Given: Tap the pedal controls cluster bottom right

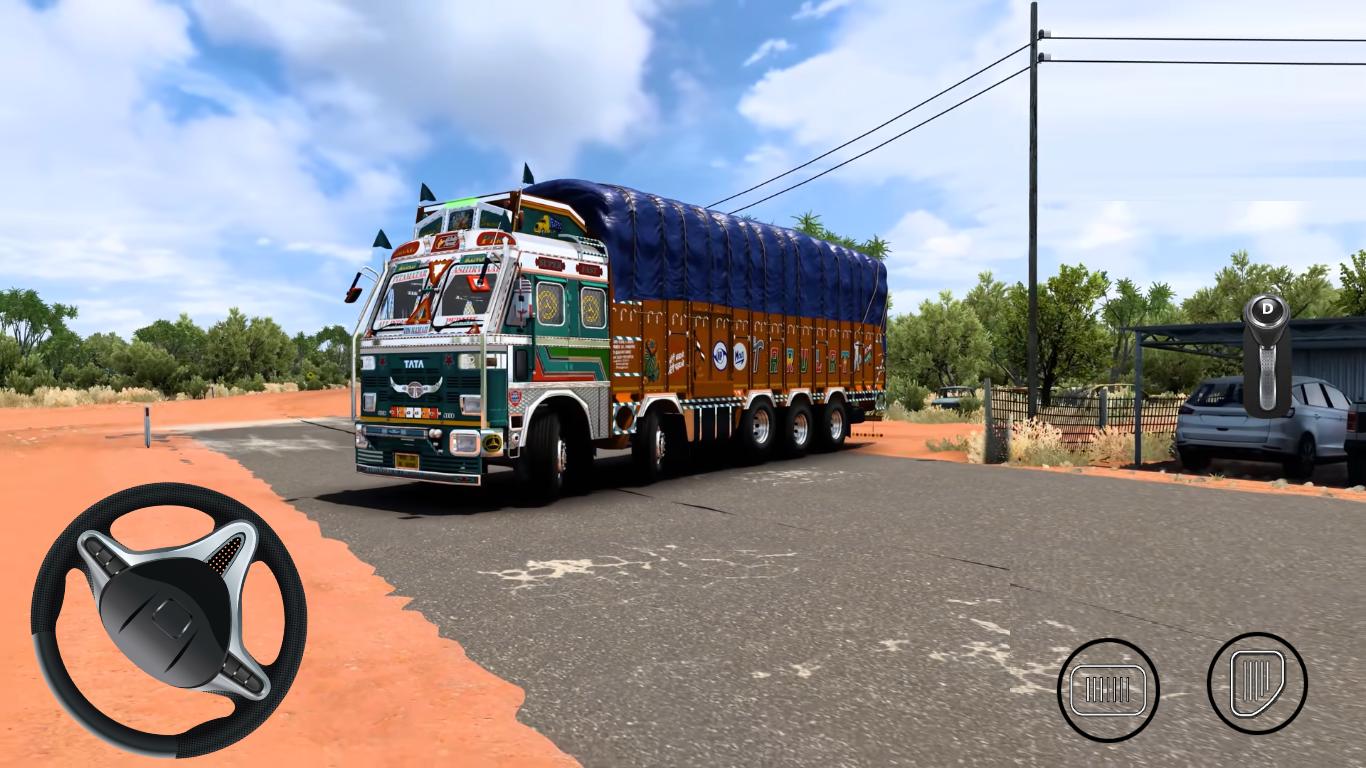Looking at the screenshot, I should coord(1183,687).
